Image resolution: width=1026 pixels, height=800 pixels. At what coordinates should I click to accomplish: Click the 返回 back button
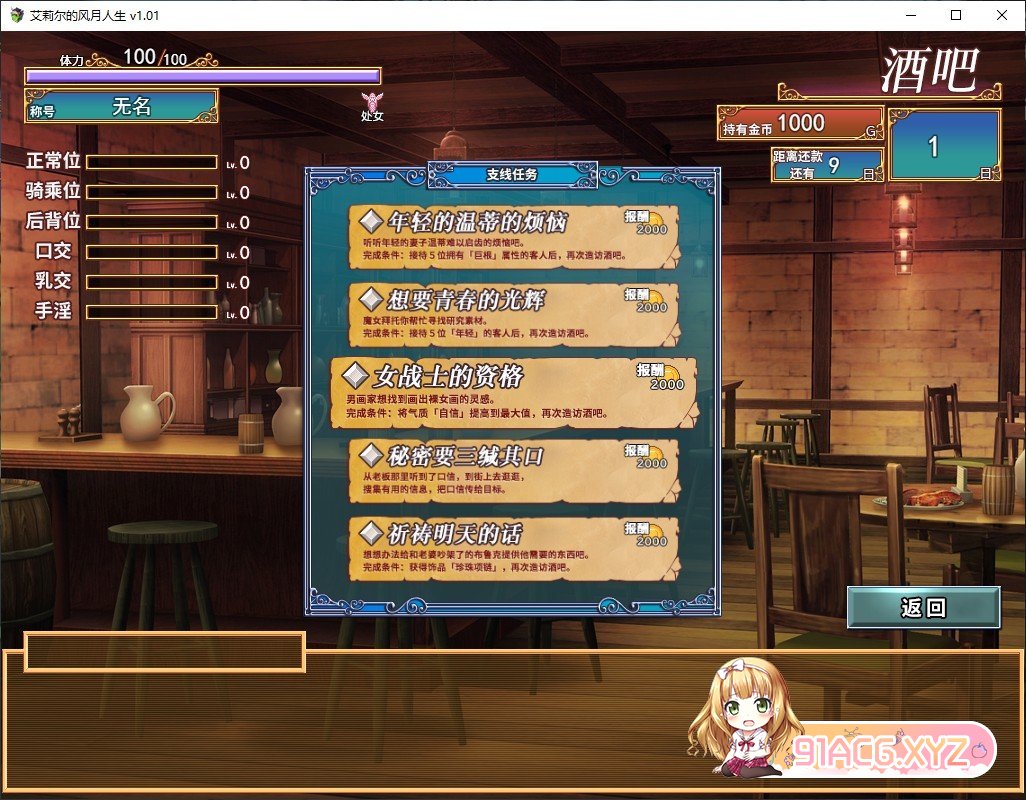point(923,608)
